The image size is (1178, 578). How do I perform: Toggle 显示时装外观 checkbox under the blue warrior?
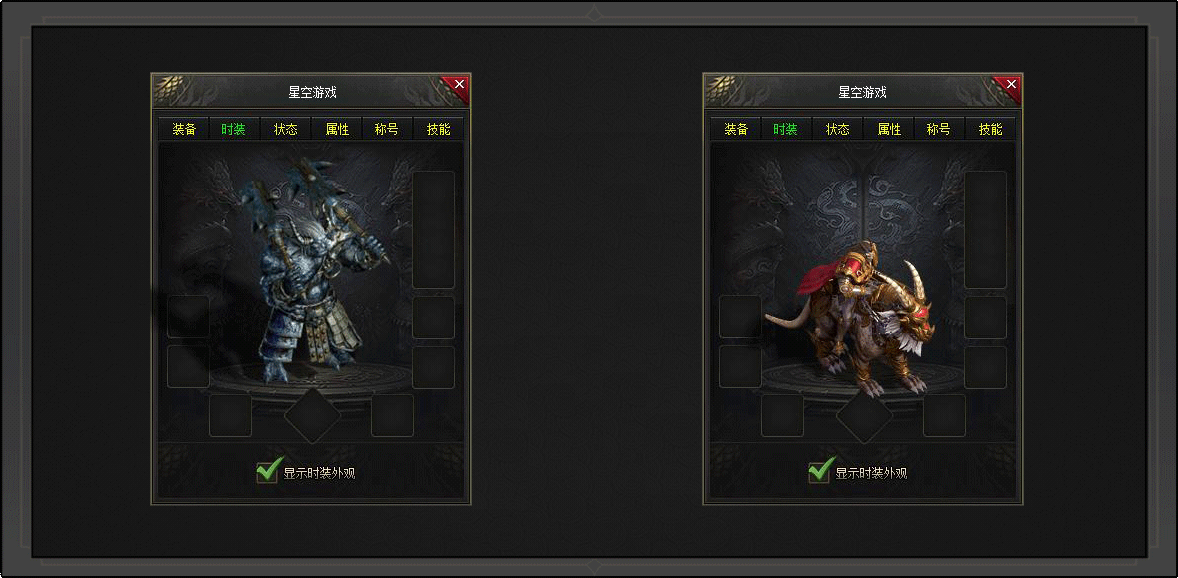pos(267,471)
